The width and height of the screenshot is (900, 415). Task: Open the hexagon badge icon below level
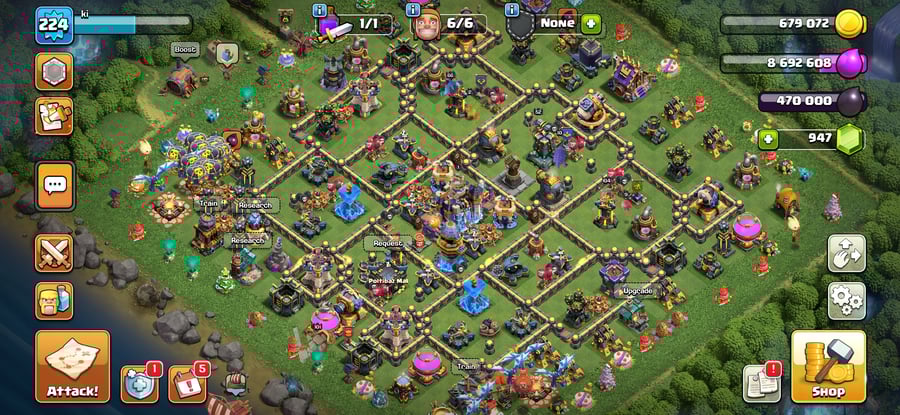tap(54, 71)
